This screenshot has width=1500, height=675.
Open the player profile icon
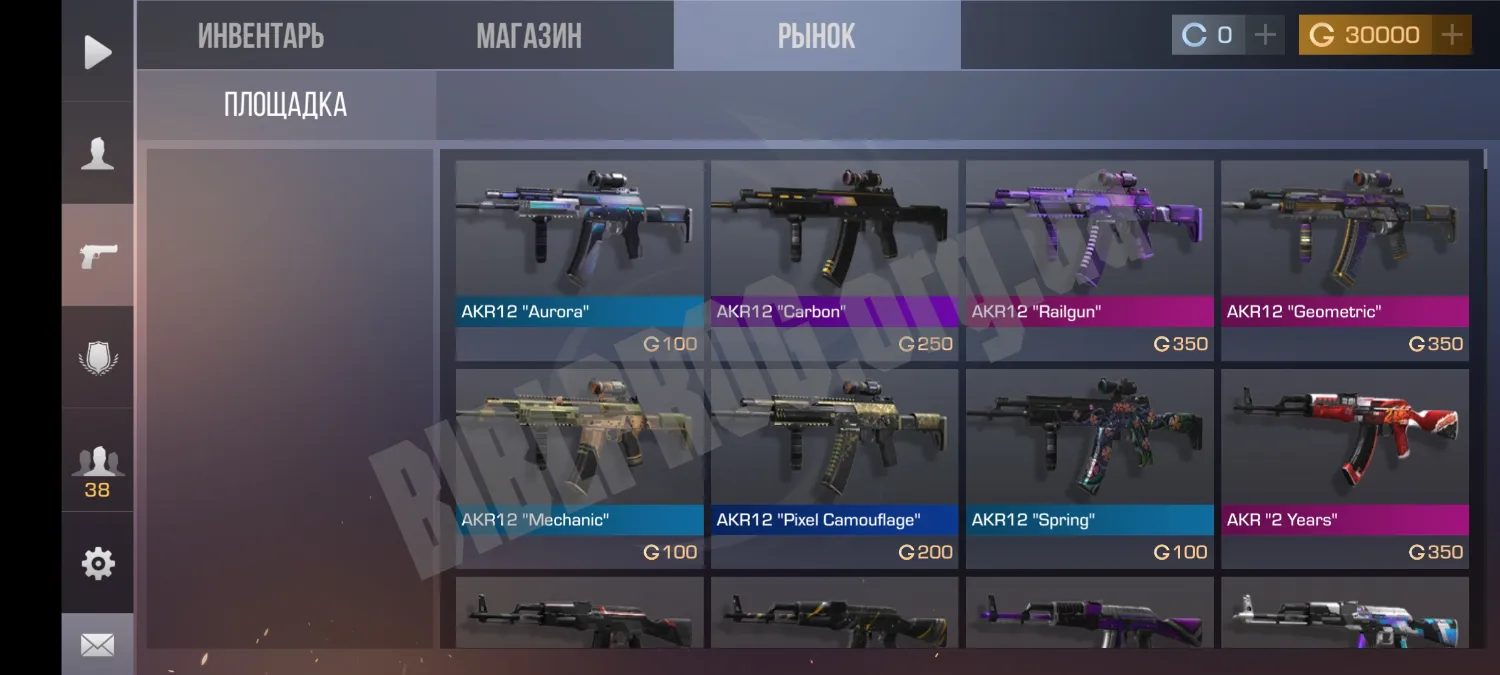(x=97, y=154)
